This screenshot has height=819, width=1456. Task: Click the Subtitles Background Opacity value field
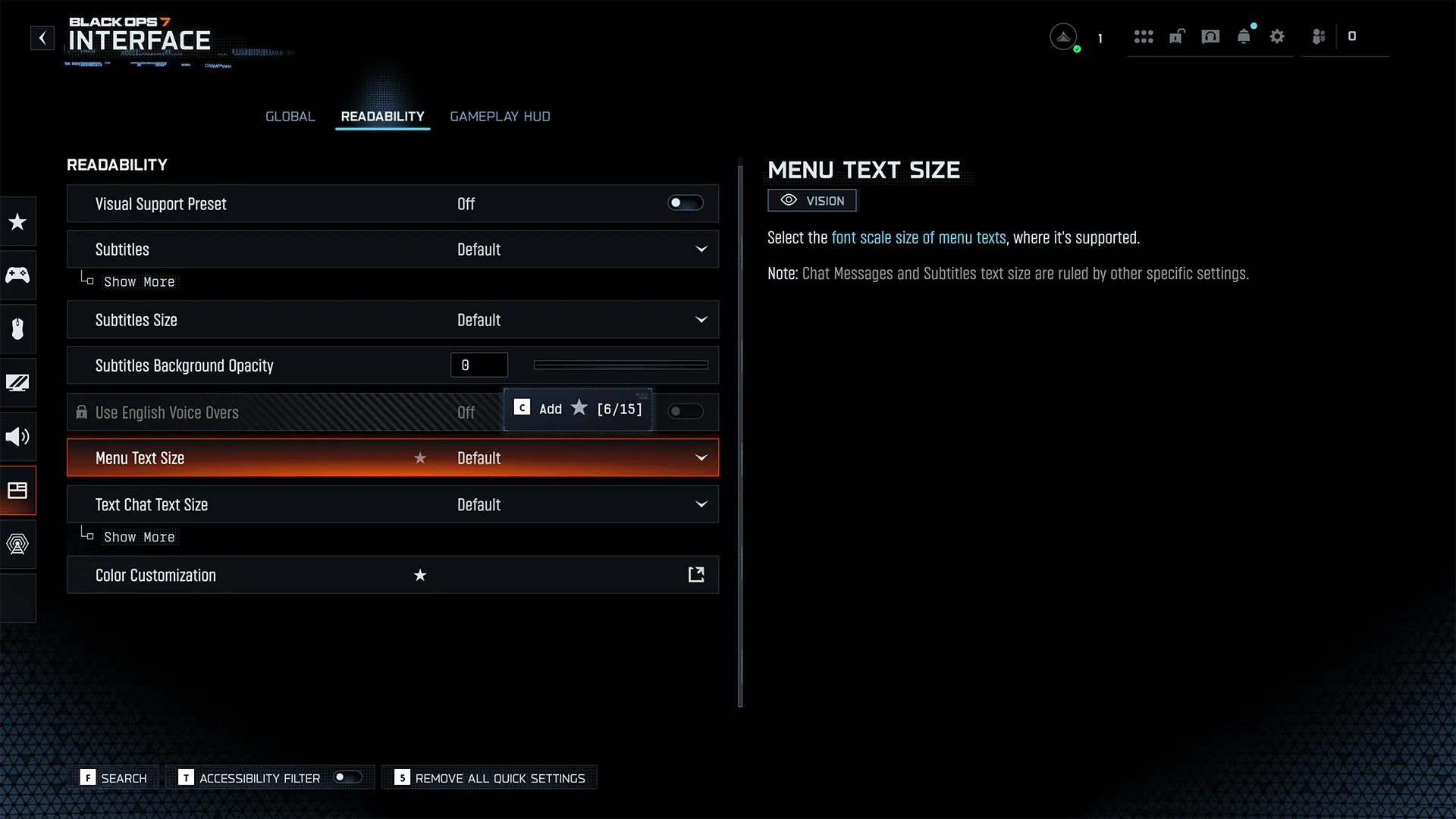(x=479, y=366)
